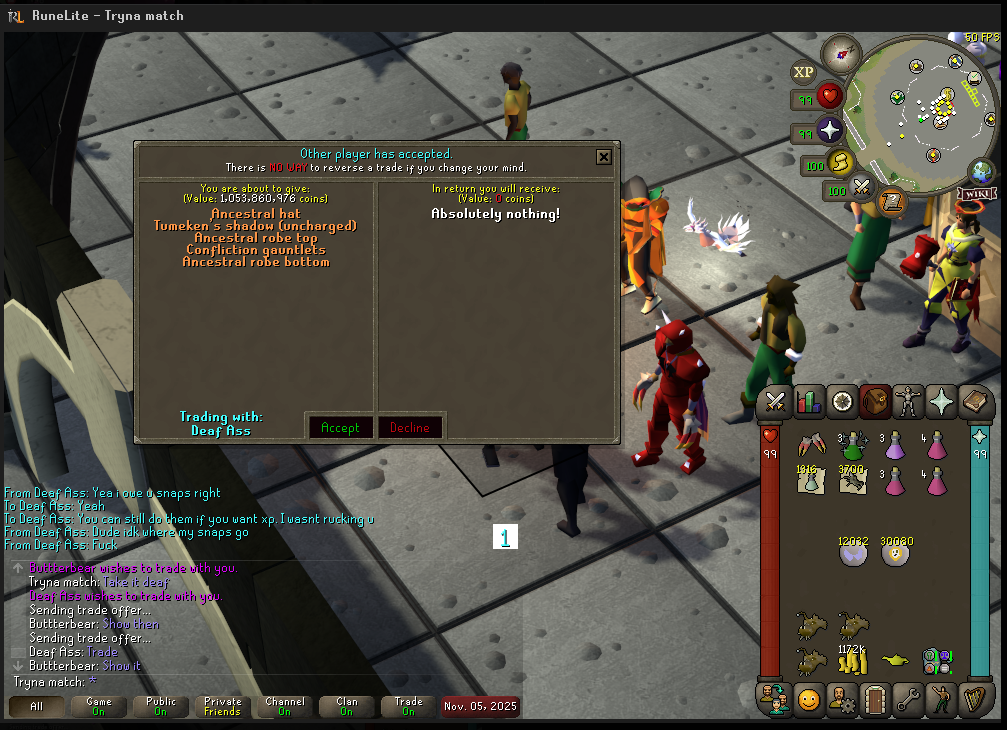Image resolution: width=1007 pixels, height=730 pixels.
Task: Open the world map globe icon
Action: coord(983,170)
